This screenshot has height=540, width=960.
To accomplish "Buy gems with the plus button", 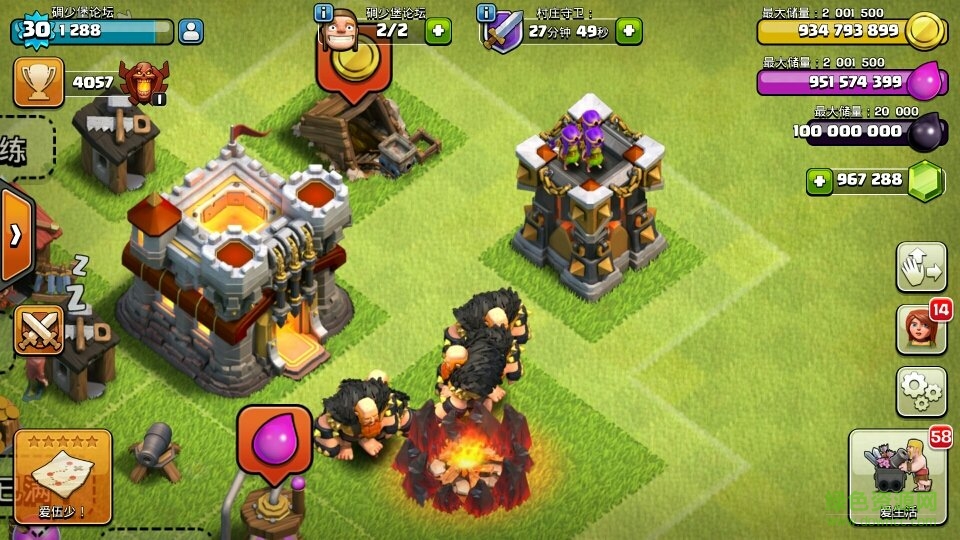I will click(x=821, y=181).
